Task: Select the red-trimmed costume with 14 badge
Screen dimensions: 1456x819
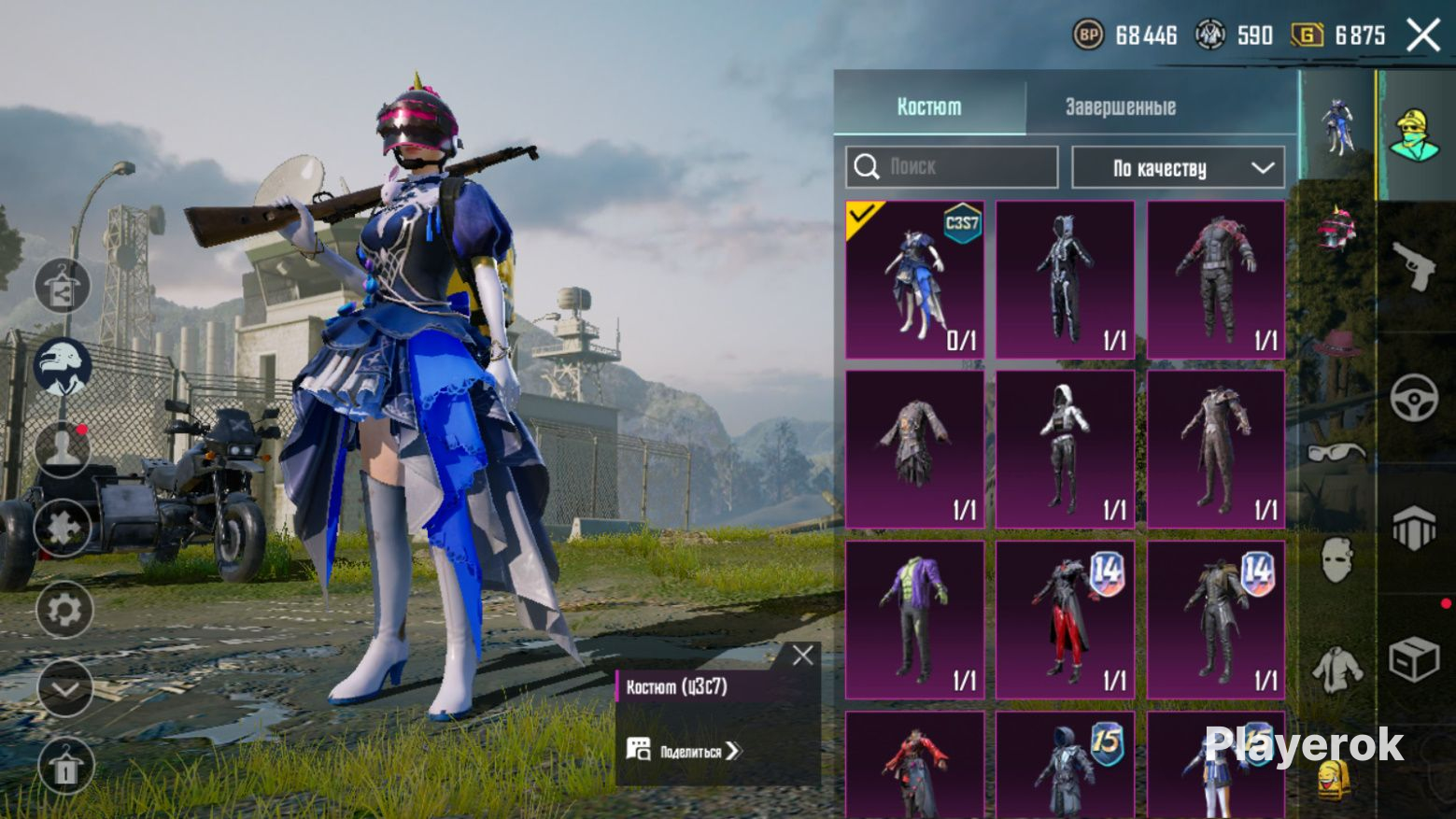Action: click(1065, 620)
